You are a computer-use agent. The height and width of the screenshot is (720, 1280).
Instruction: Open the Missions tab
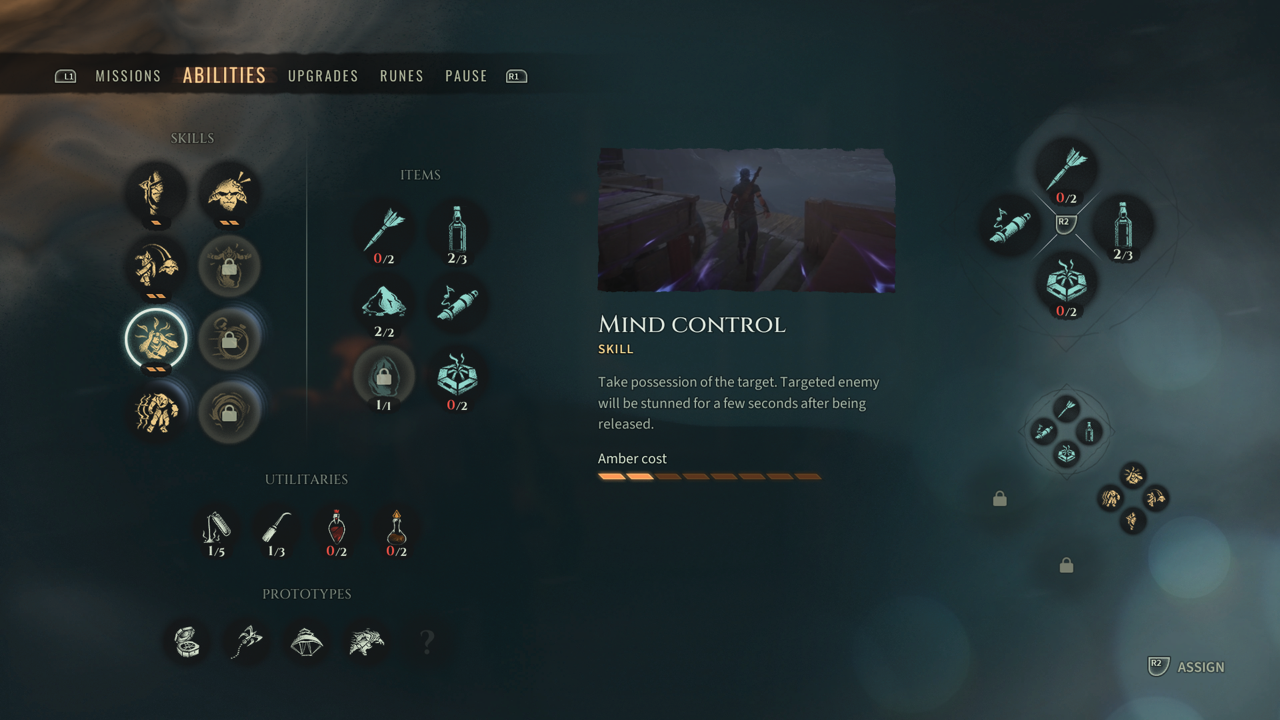(x=128, y=76)
